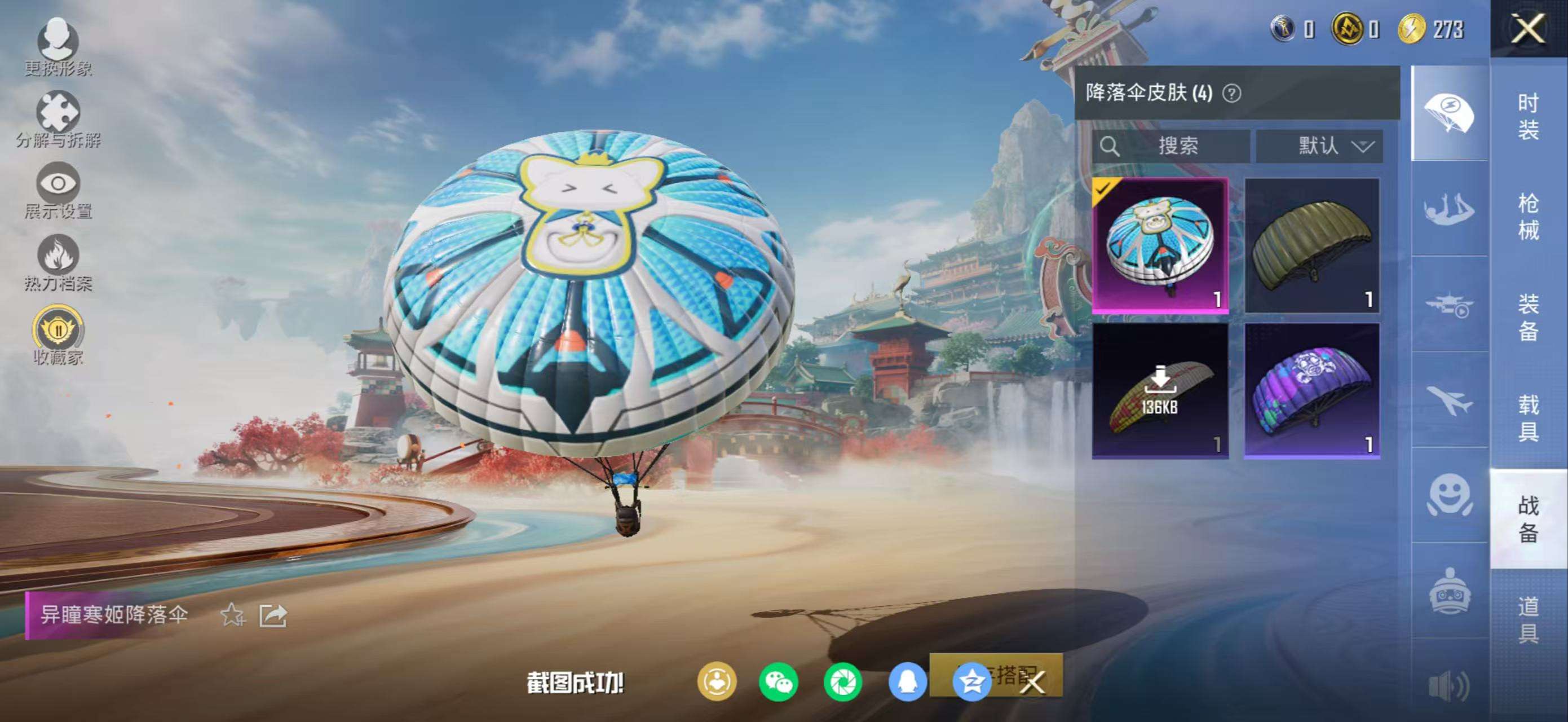Switch to the 枪械 firearms tab
Screen dimensions: 1568x722
point(1528,216)
